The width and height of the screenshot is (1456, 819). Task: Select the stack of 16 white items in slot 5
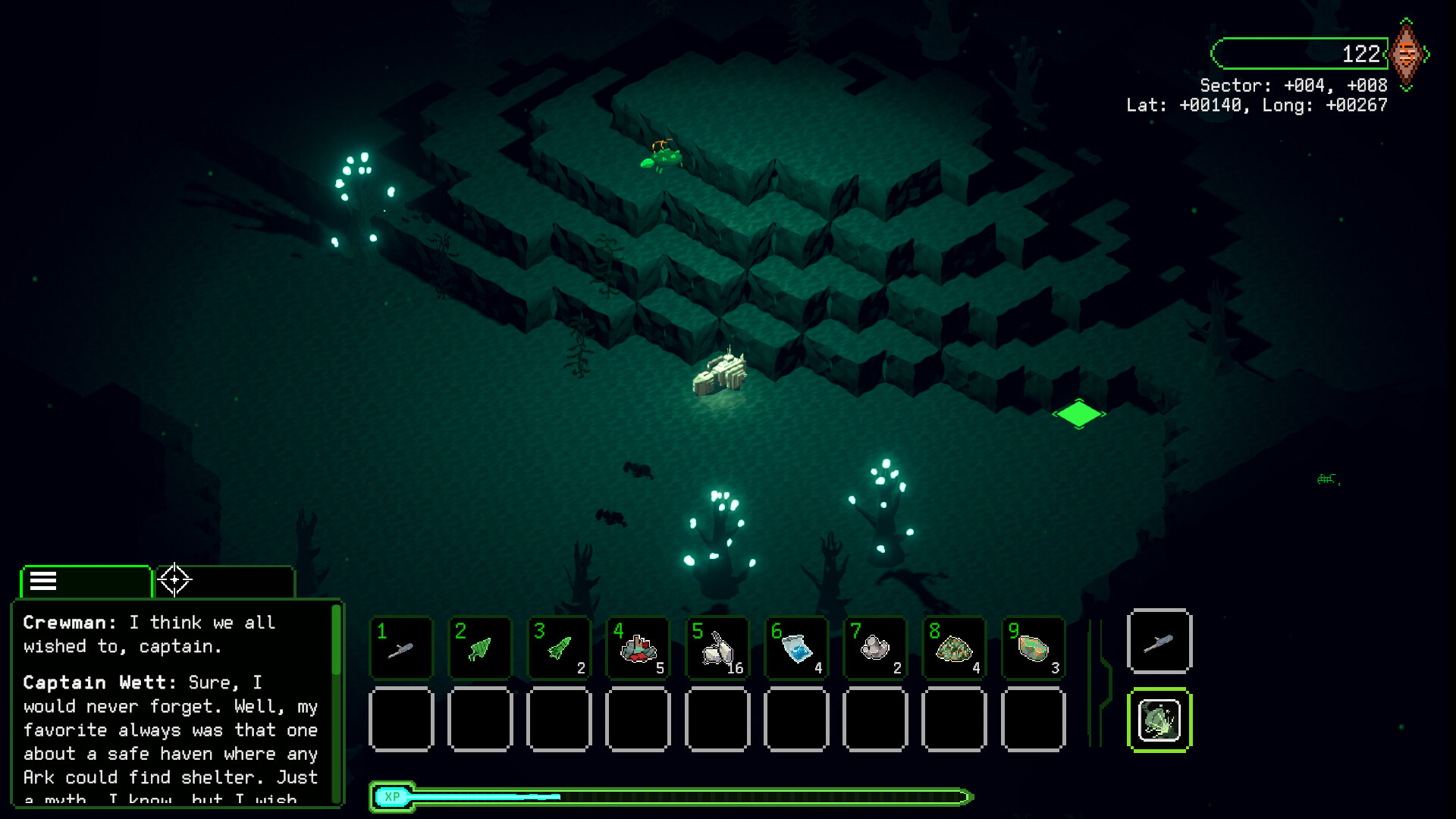tap(717, 648)
